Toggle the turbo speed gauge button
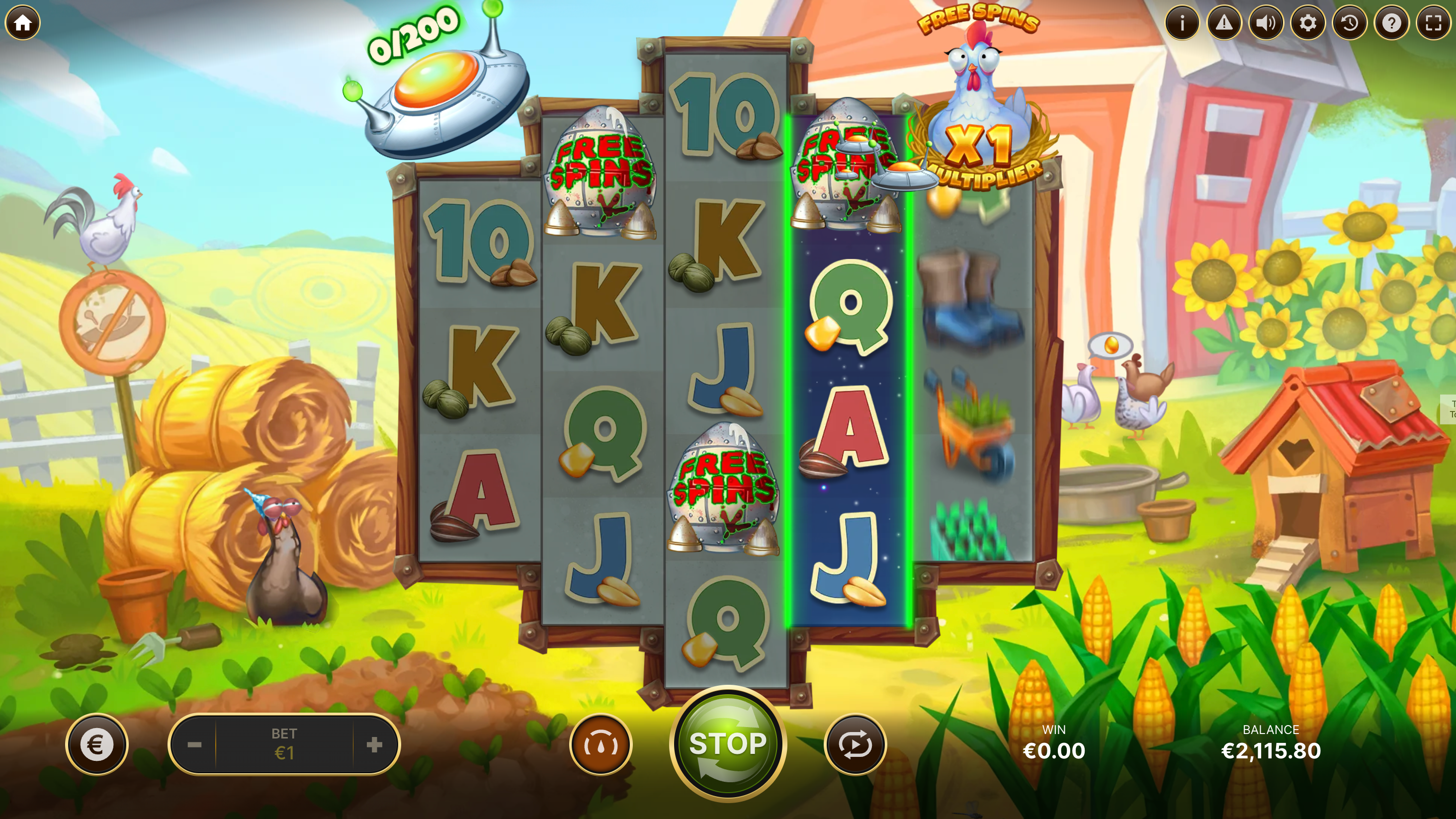 coord(600,745)
